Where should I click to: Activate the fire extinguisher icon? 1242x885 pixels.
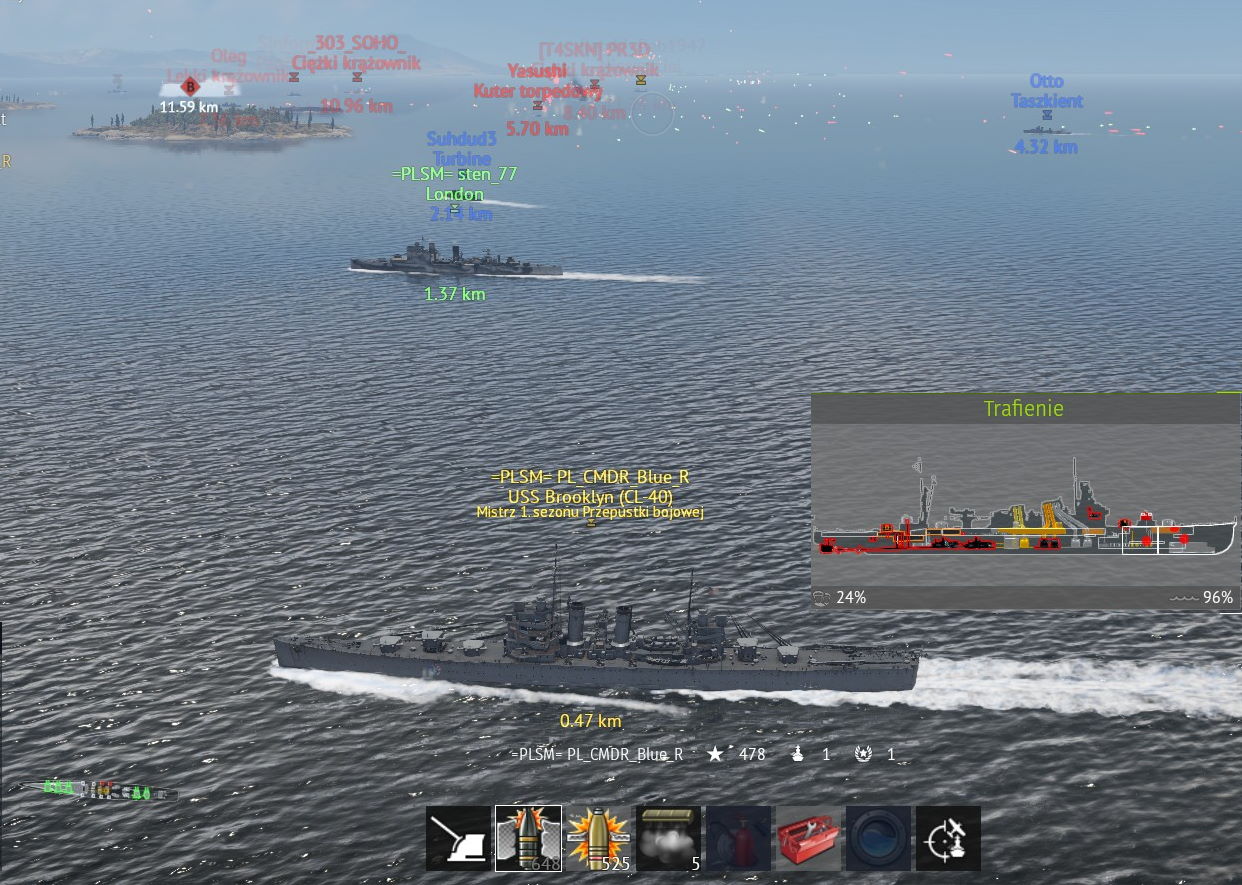[738, 838]
